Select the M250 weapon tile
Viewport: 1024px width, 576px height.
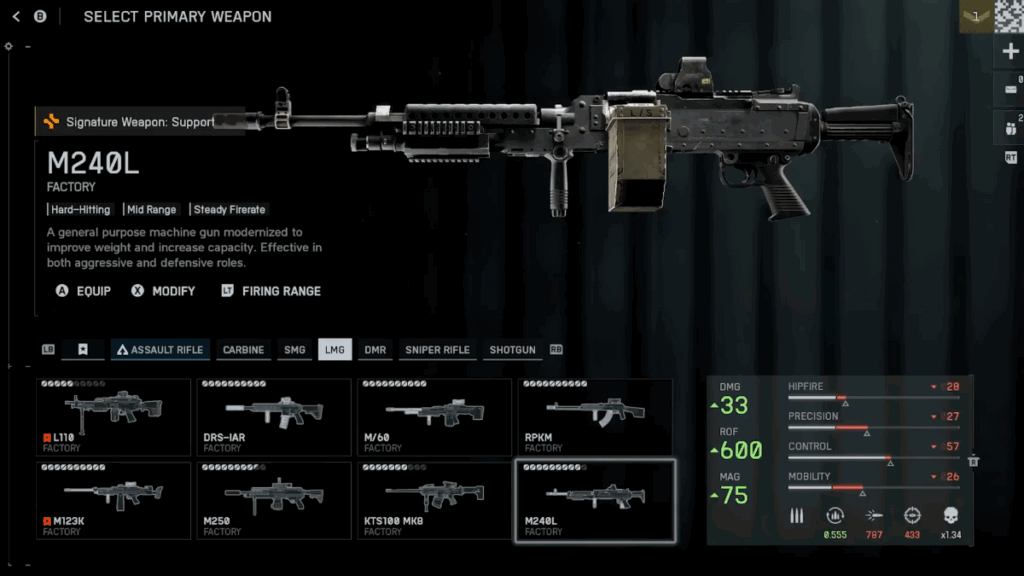(274, 500)
